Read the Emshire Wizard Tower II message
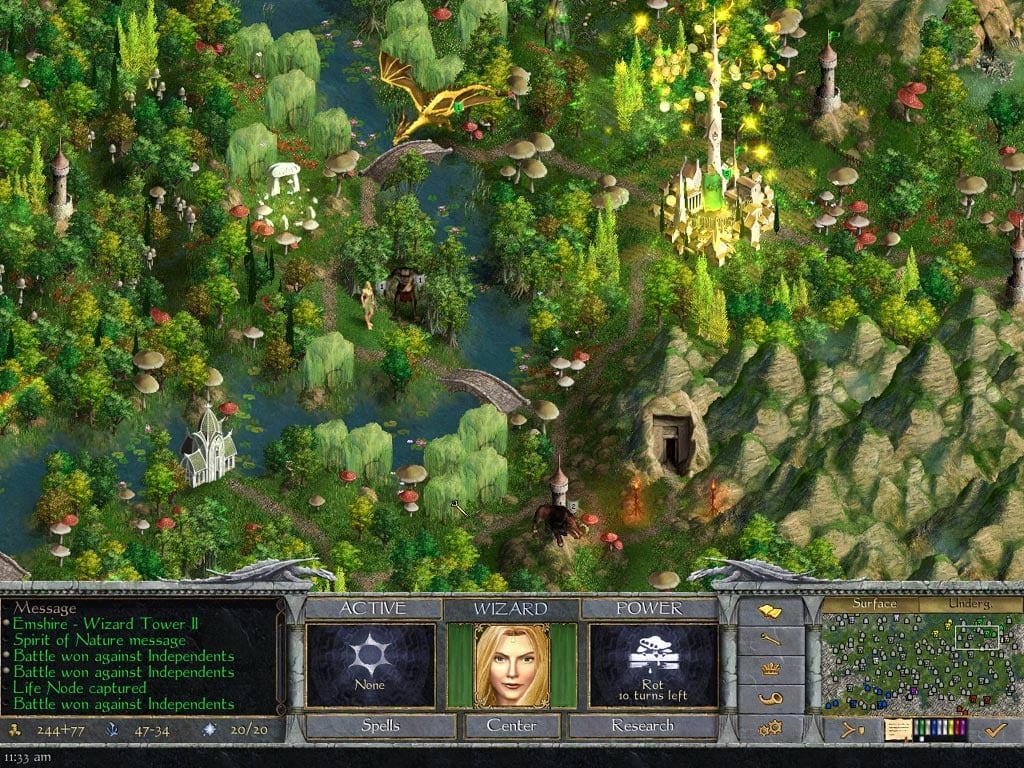 tap(105, 624)
